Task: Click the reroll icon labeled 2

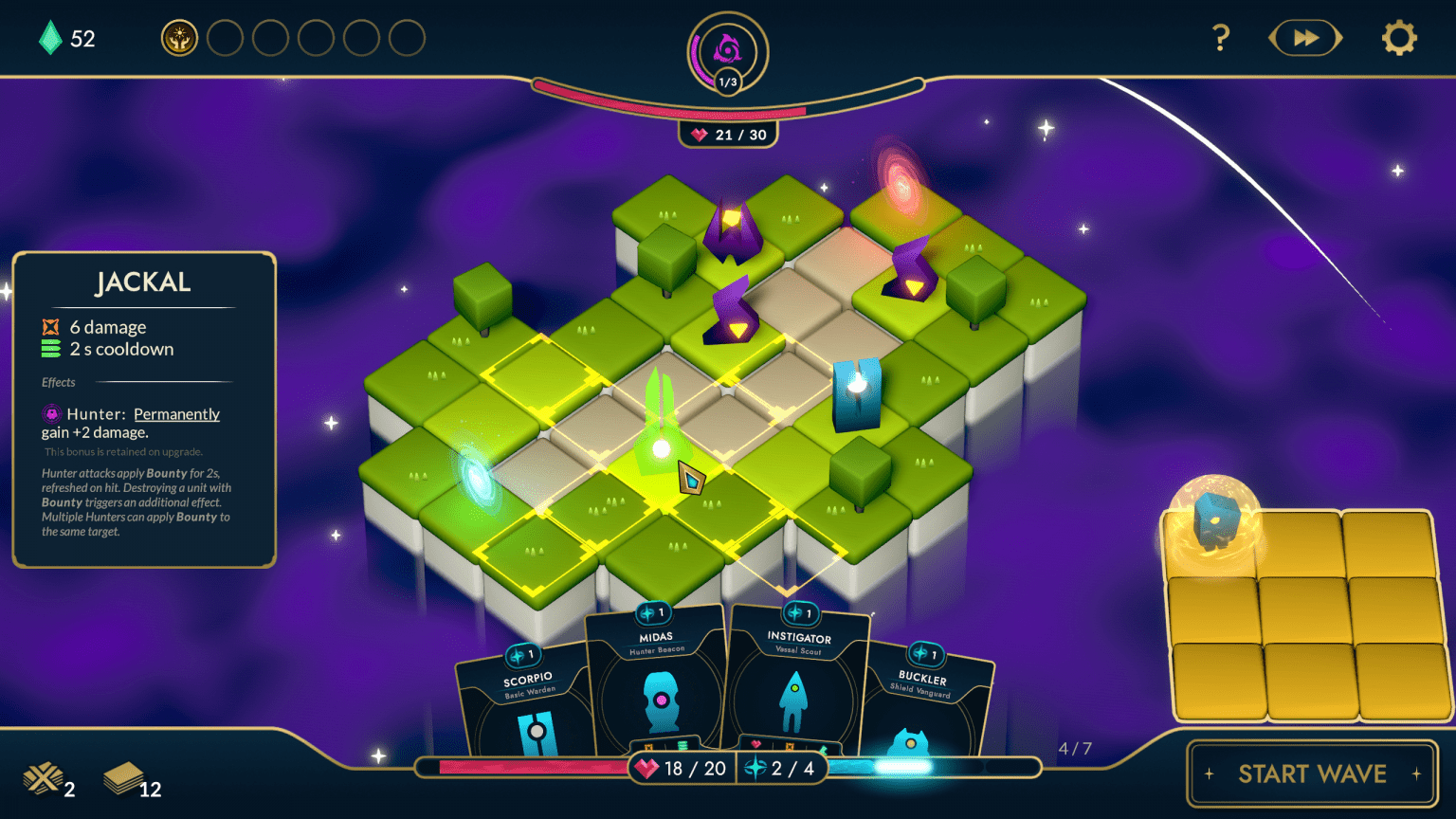Action: (45, 778)
